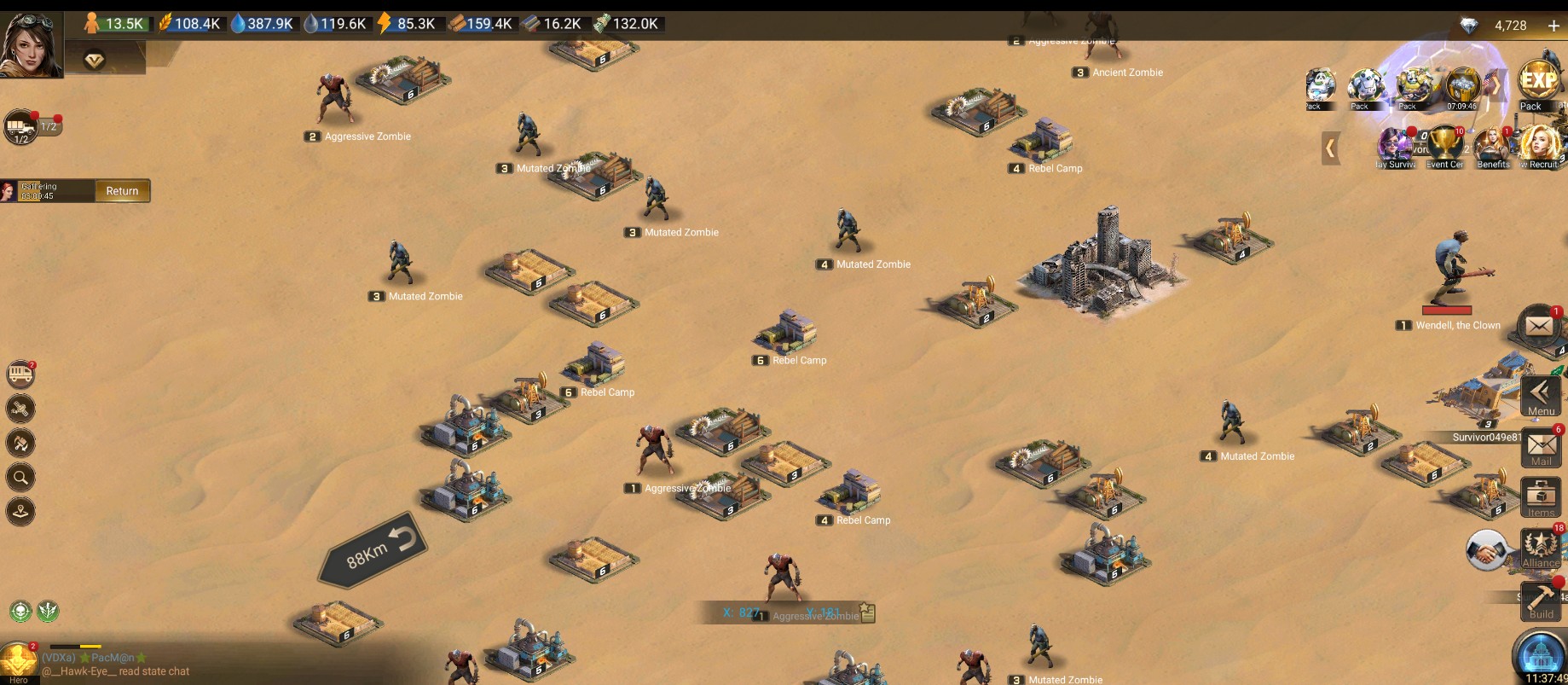Collapse the event icons with the left arrow
Image resolution: width=1568 pixels, height=685 pixels.
tap(1330, 148)
